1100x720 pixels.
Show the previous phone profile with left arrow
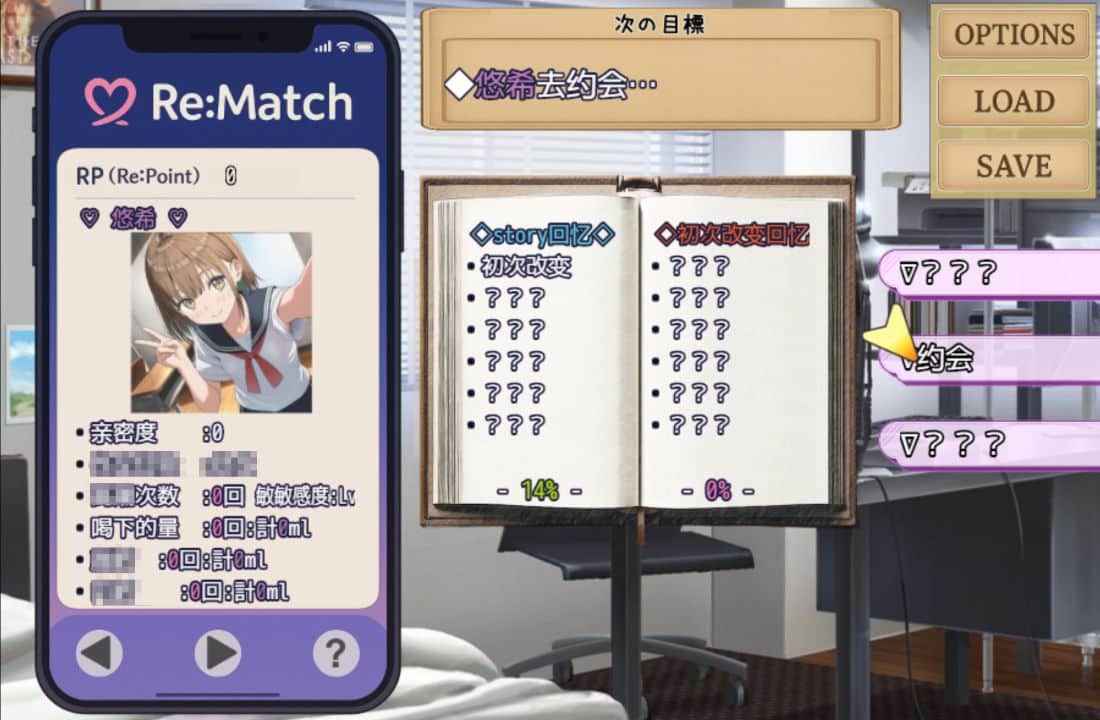tap(100, 653)
